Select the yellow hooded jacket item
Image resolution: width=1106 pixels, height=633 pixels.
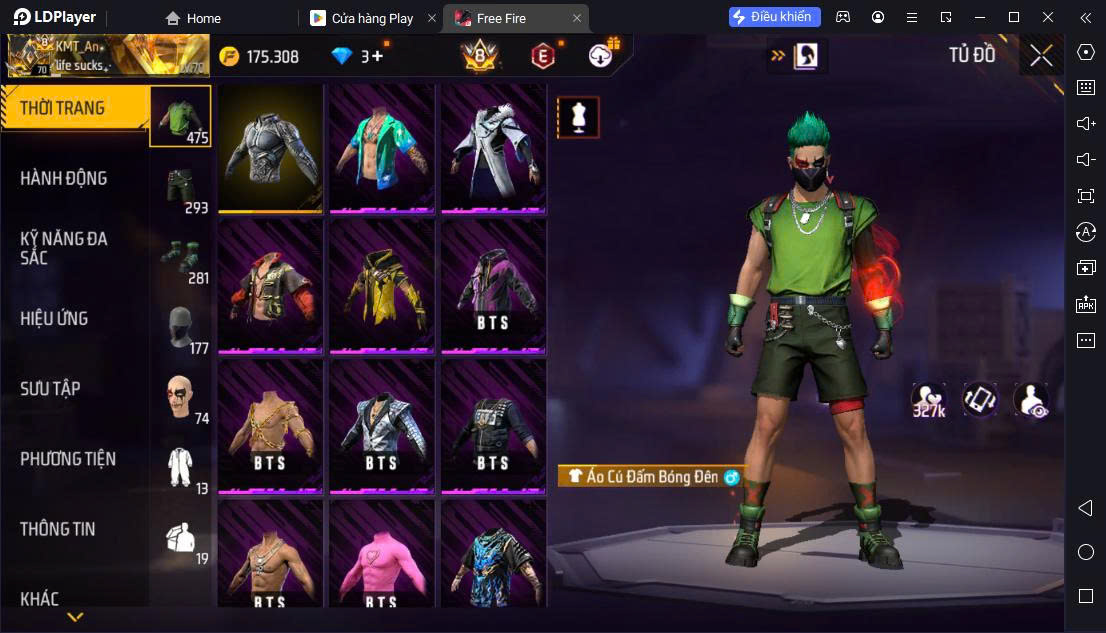tap(381, 286)
